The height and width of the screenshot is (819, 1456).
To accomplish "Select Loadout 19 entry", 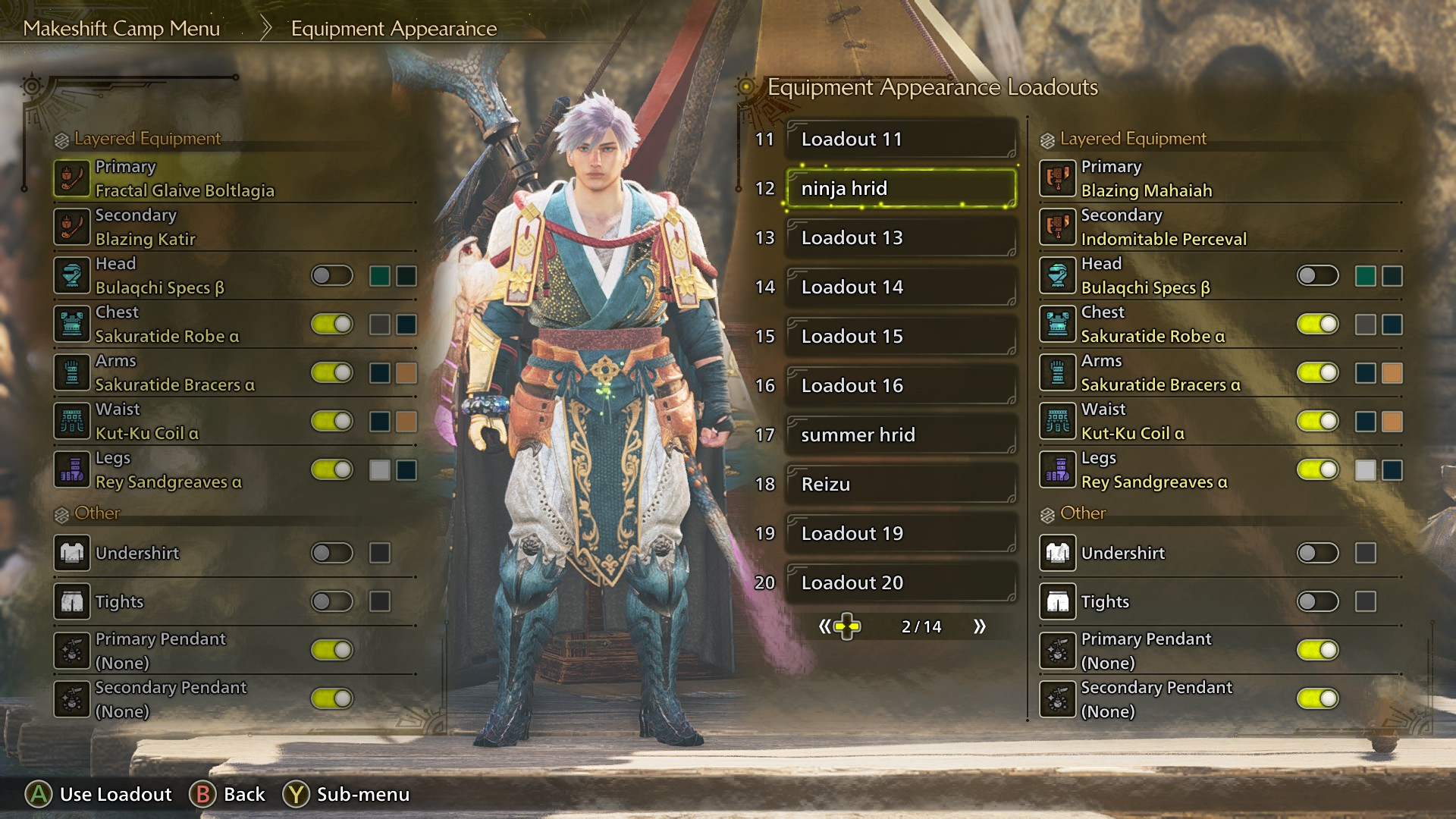I will pos(901,533).
